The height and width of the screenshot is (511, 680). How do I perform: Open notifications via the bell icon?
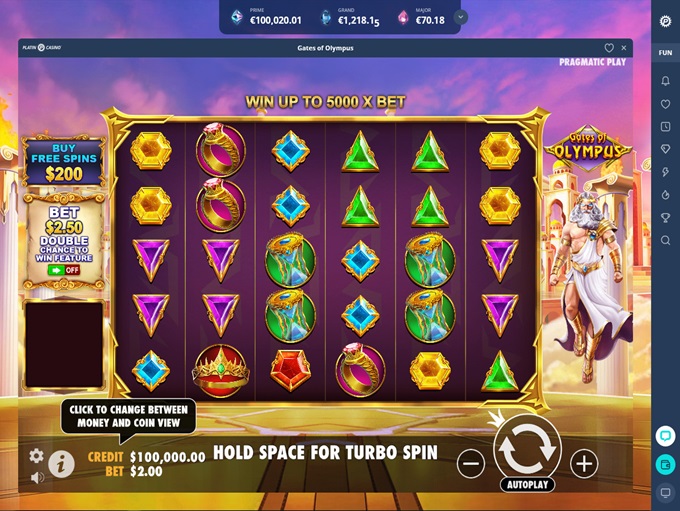point(665,80)
